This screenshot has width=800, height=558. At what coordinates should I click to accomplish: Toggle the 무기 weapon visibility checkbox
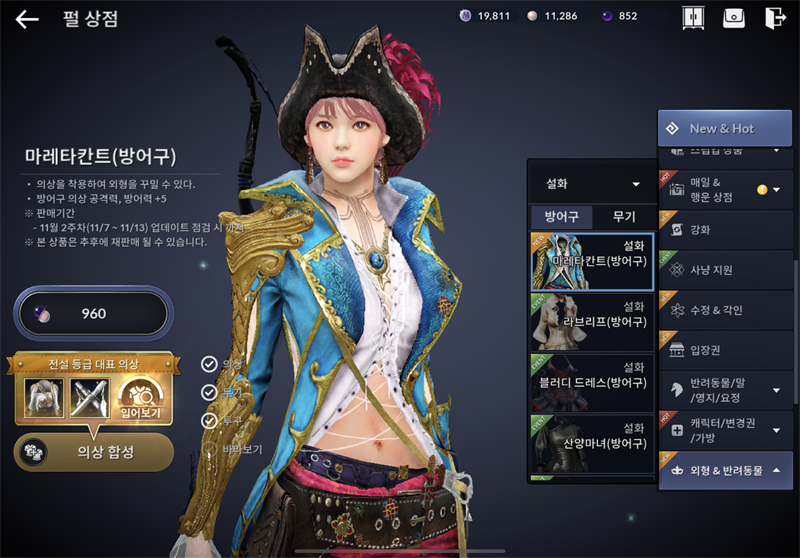click(x=209, y=393)
